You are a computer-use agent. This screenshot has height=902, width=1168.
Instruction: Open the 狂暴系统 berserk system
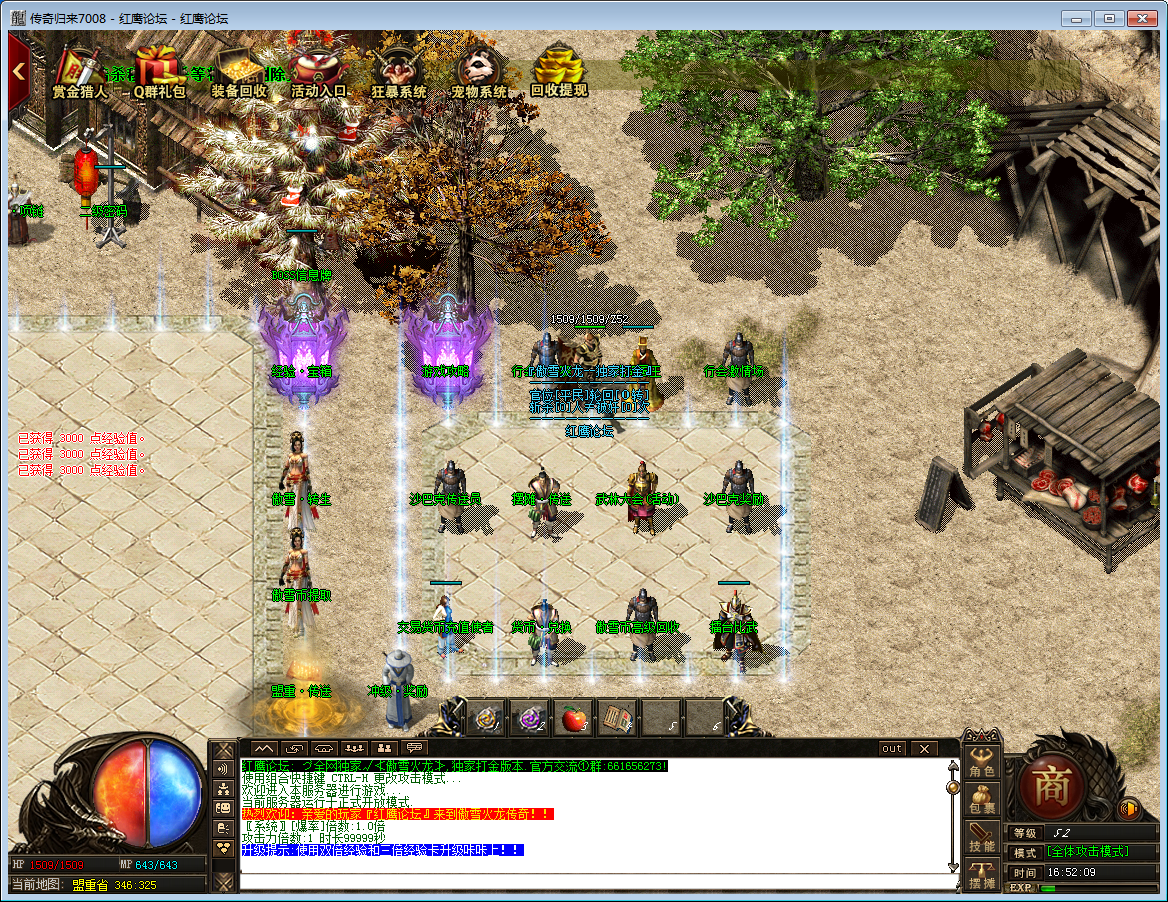[399, 69]
